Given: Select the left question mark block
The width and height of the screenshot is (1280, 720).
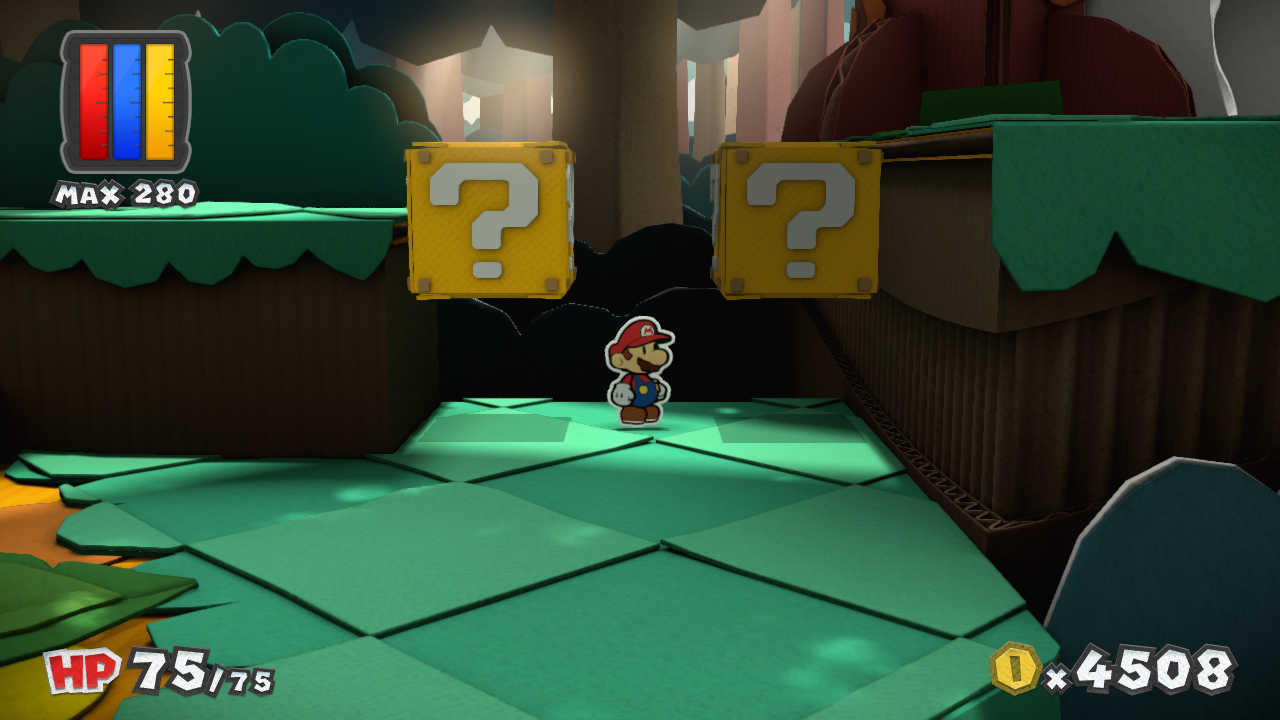Looking at the screenshot, I should tap(489, 222).
